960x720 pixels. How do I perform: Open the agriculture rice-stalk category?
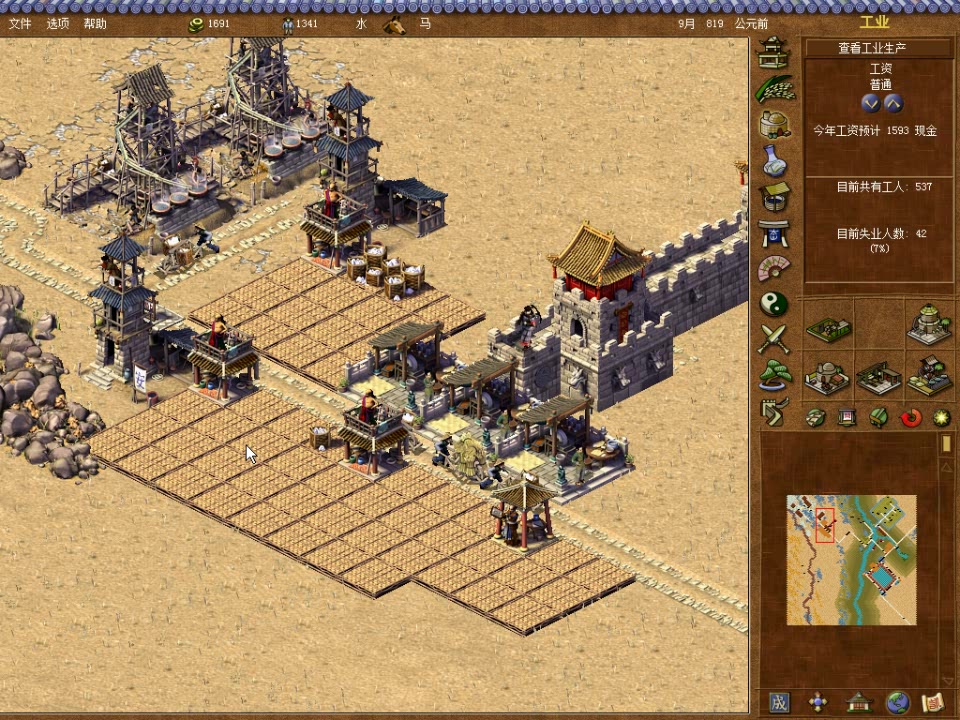[x=773, y=88]
